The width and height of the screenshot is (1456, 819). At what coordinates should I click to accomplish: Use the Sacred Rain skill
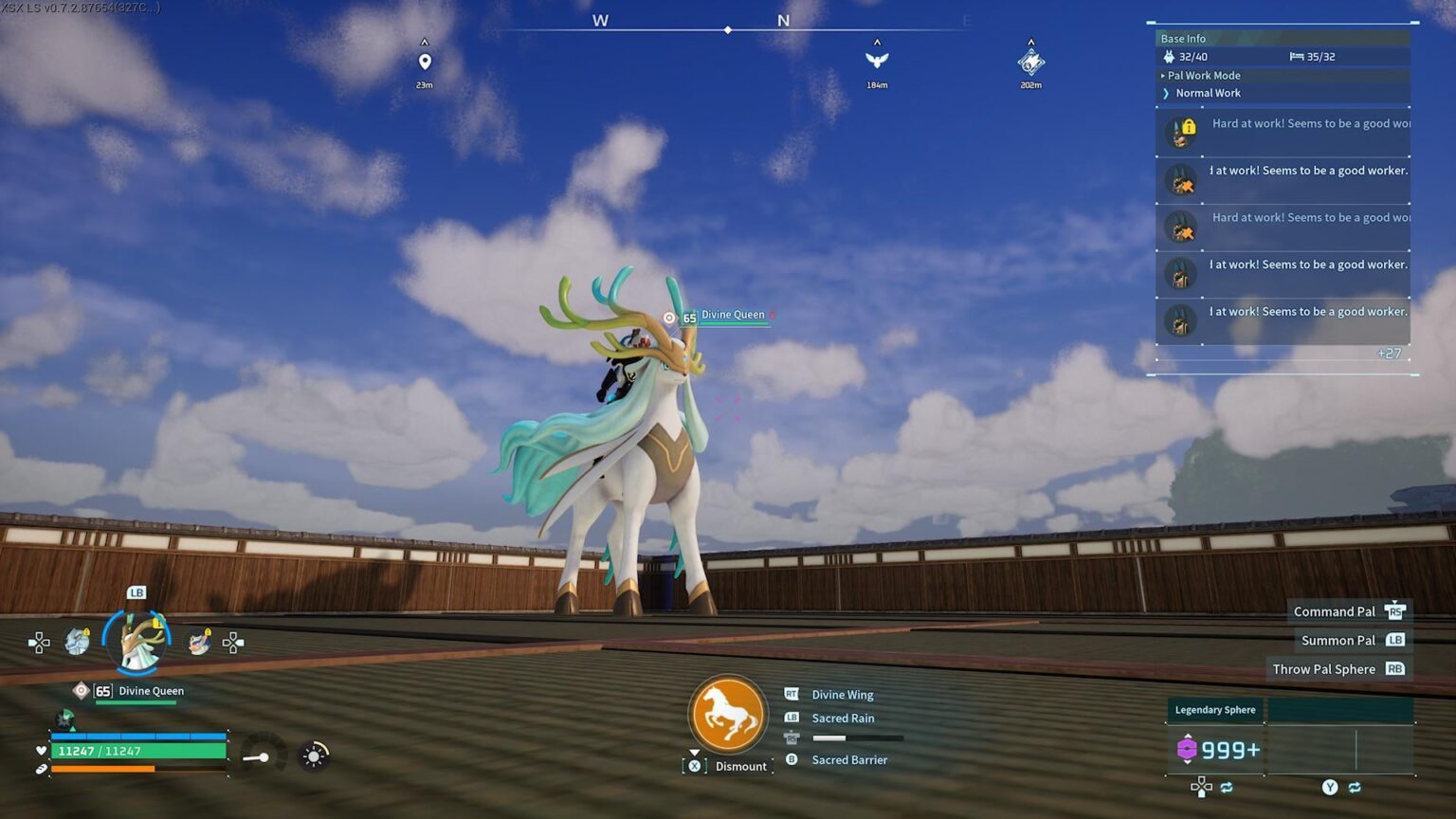843,719
